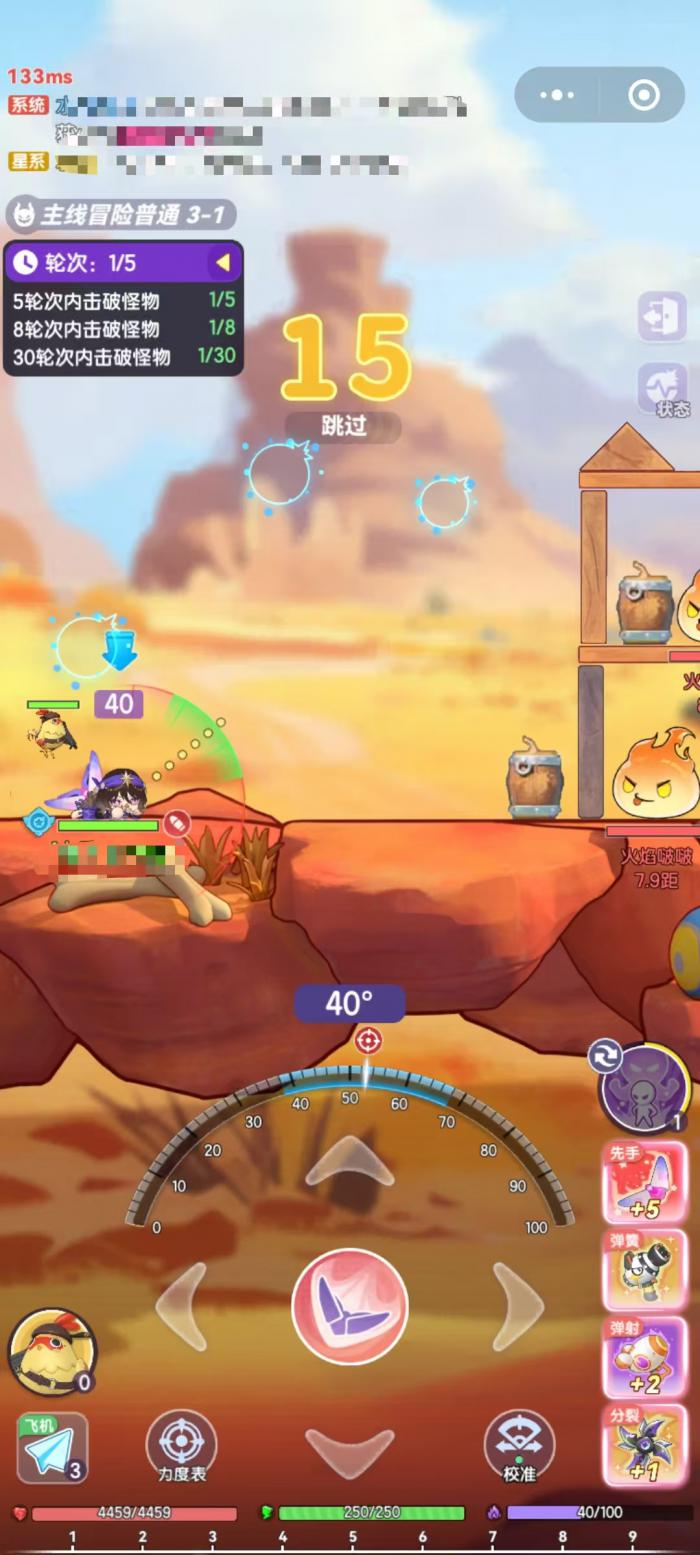
Task: Fire the shot with the center launch button
Action: [x=350, y=1306]
